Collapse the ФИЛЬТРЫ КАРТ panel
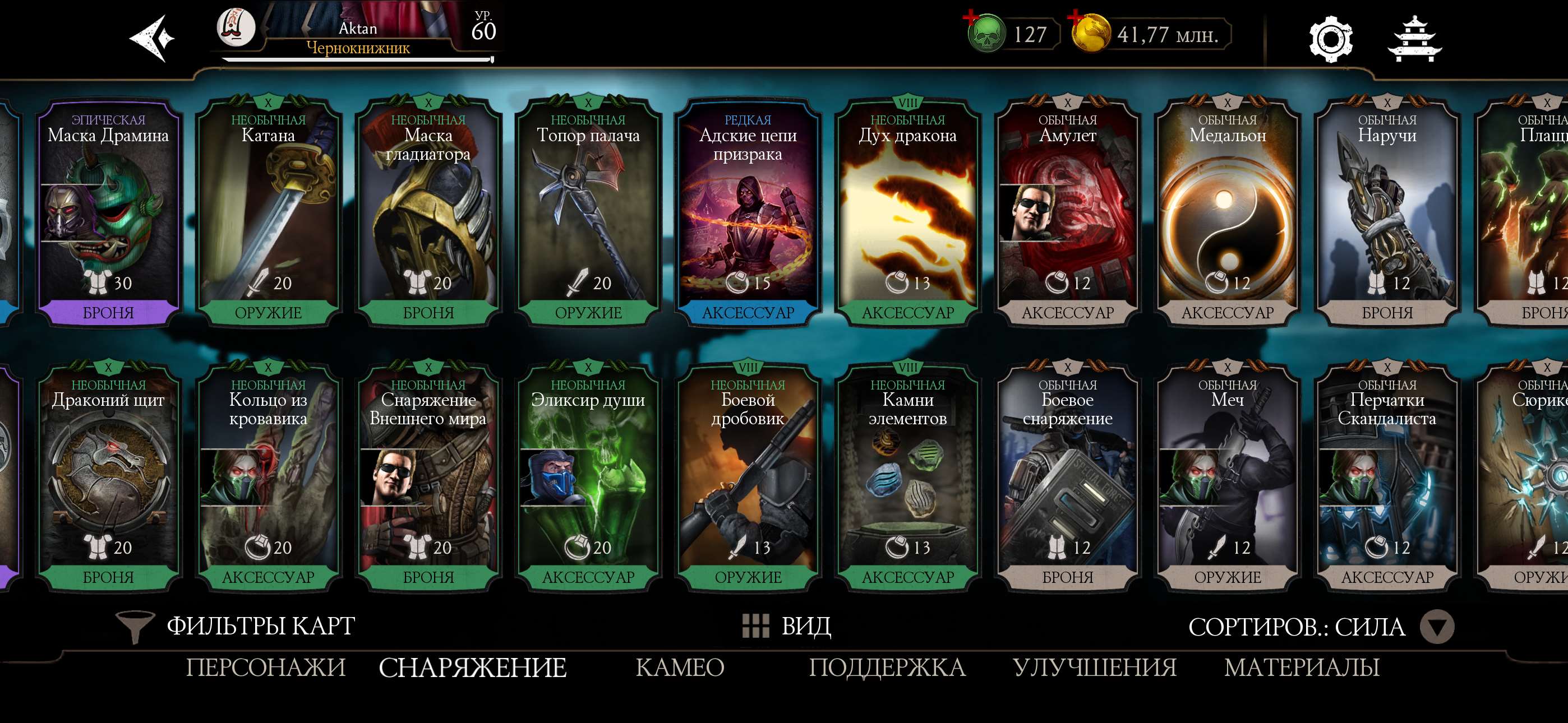Image resolution: width=1568 pixels, height=723 pixels. click(259, 627)
